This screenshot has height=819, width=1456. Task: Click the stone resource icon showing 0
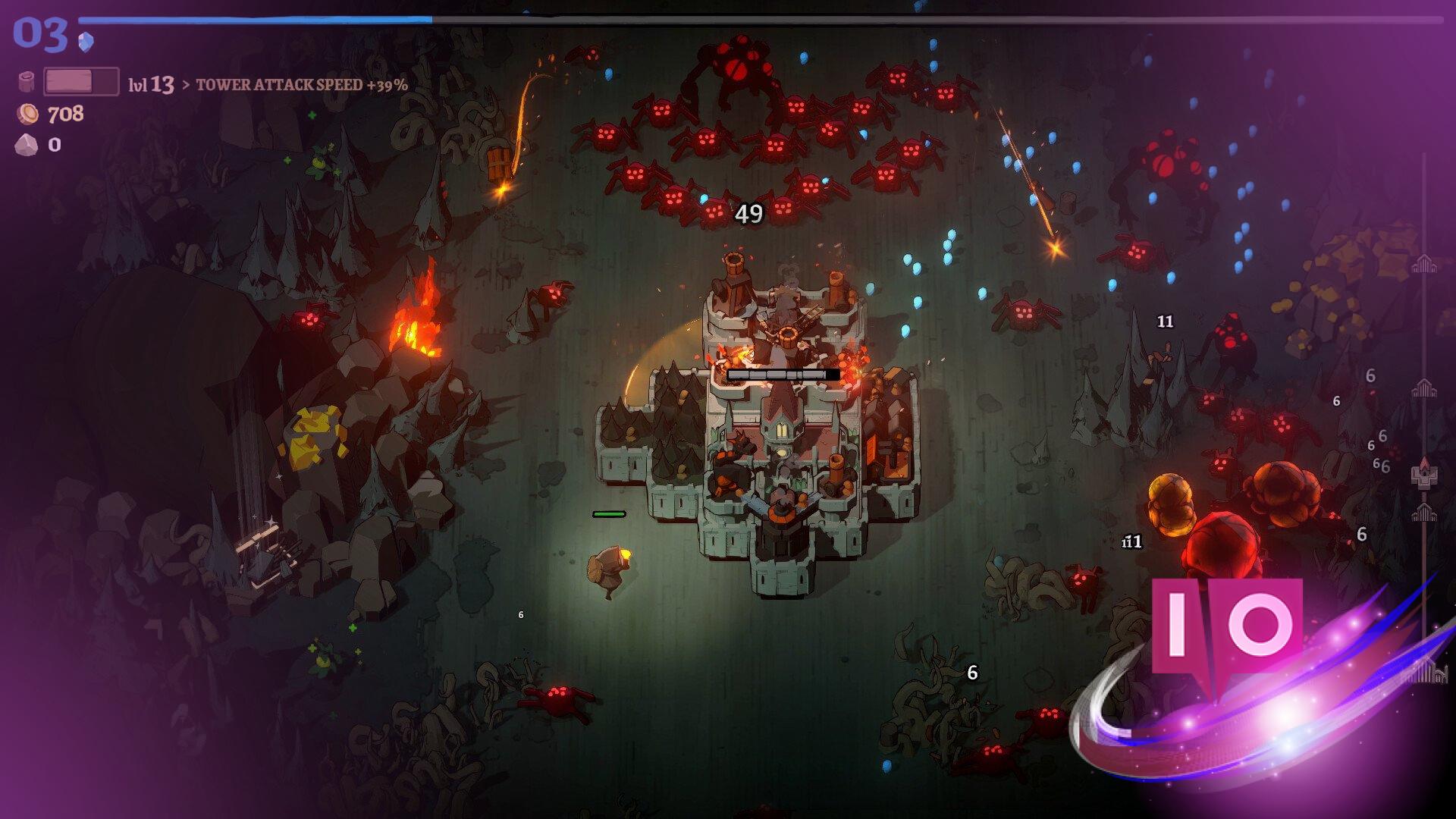tap(27, 145)
